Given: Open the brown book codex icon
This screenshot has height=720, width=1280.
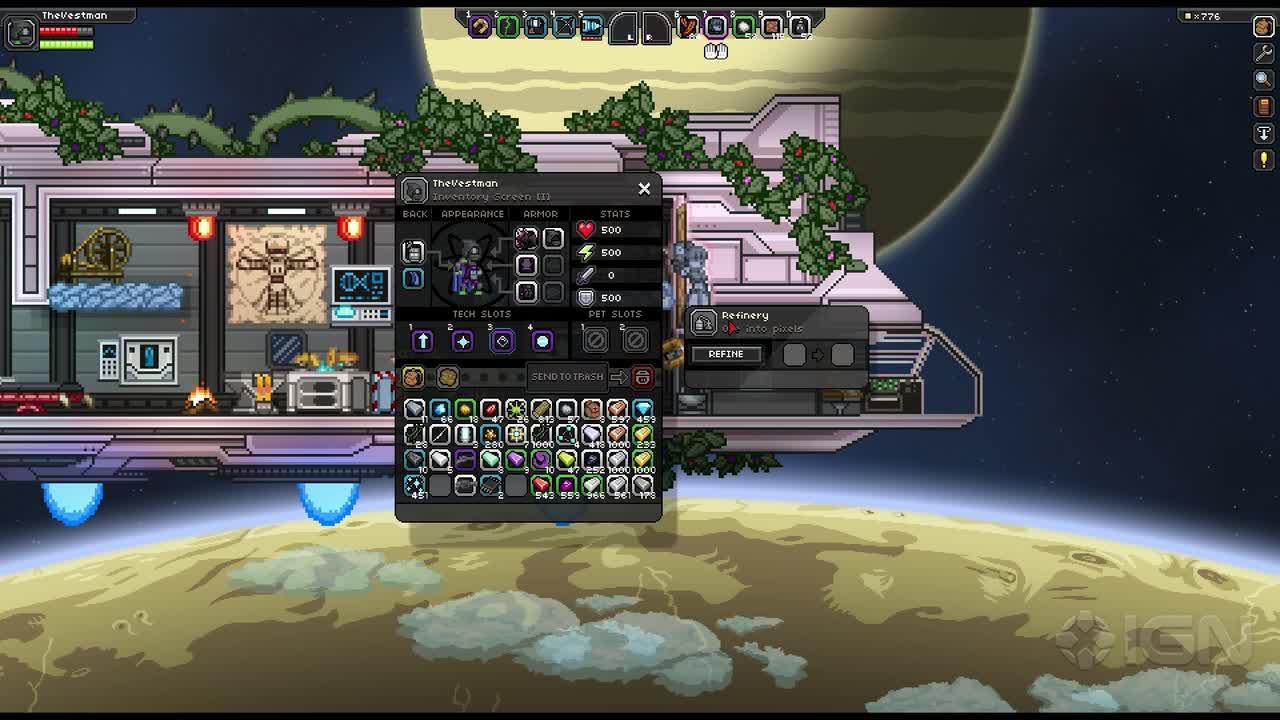Looking at the screenshot, I should [1263, 107].
